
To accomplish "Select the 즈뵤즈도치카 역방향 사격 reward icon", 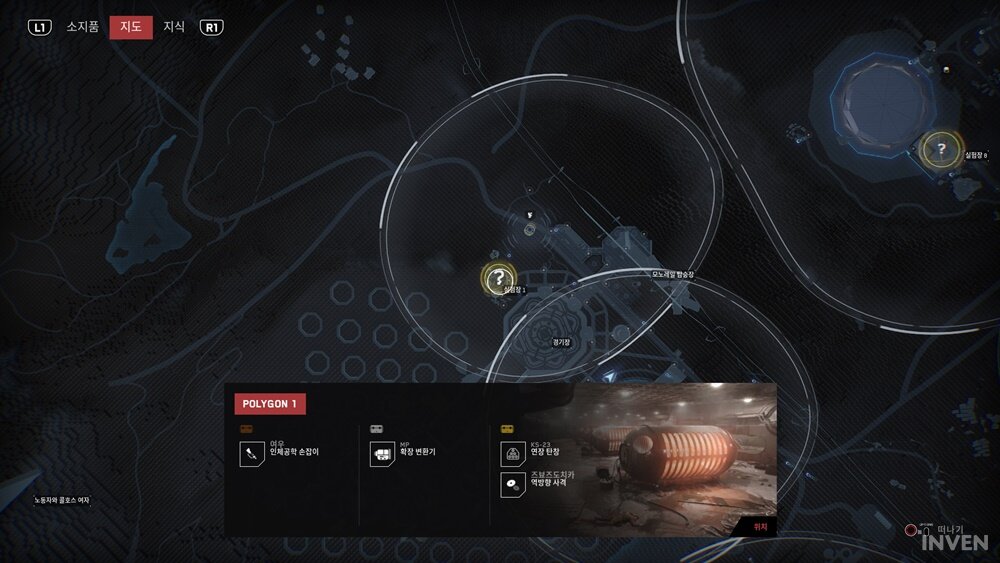I will point(512,485).
